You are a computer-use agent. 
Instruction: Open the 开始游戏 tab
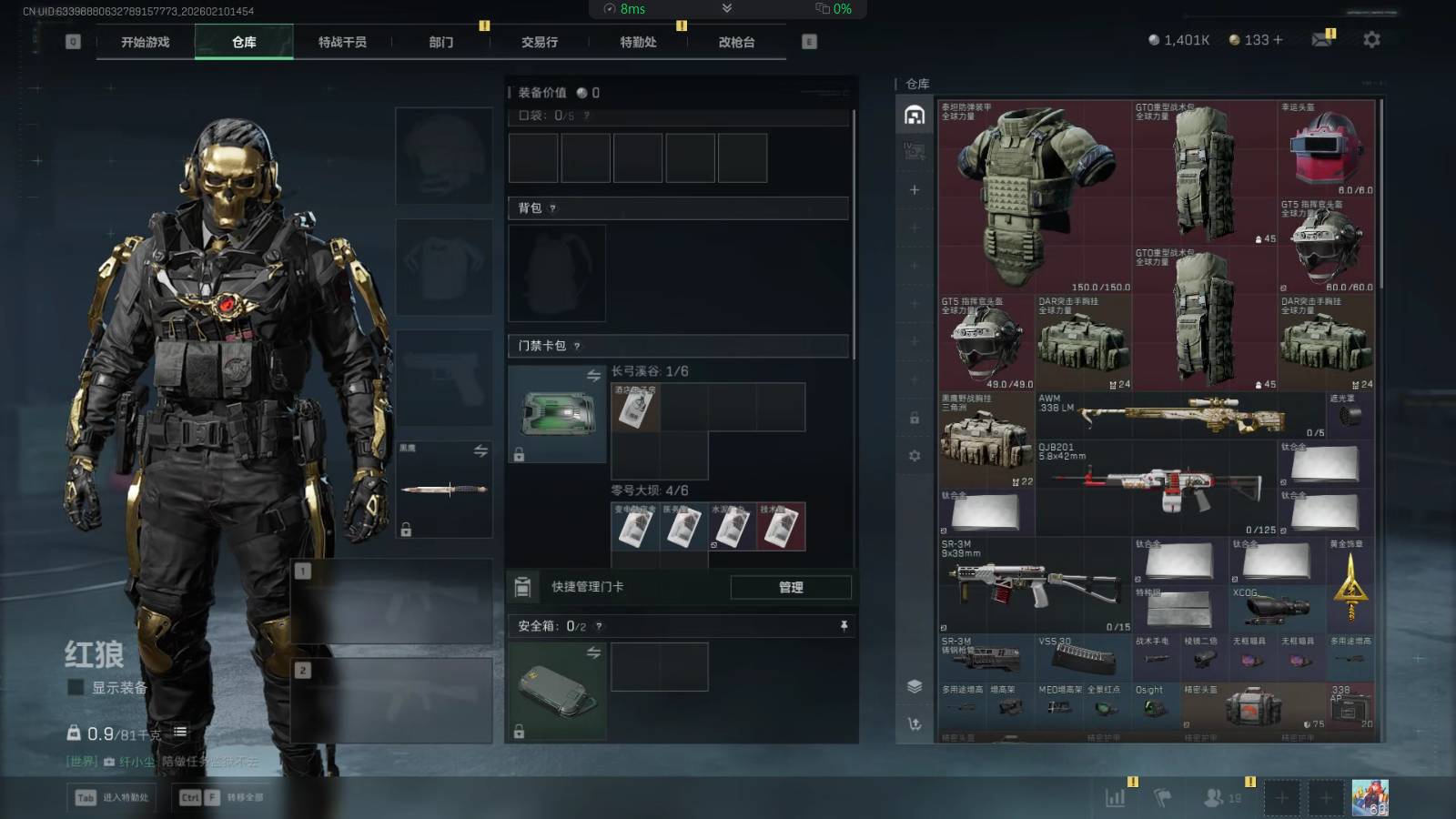[146, 43]
